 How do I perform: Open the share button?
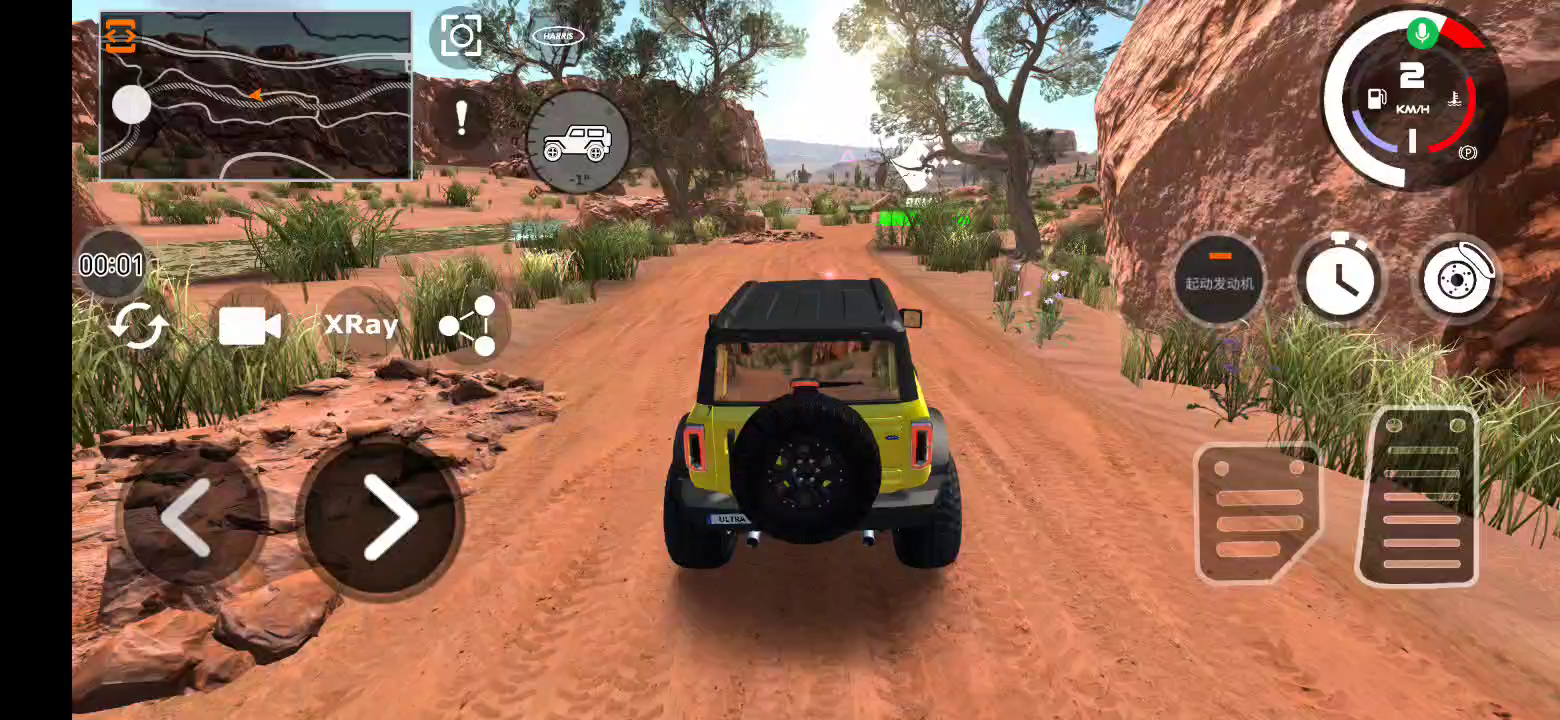470,325
